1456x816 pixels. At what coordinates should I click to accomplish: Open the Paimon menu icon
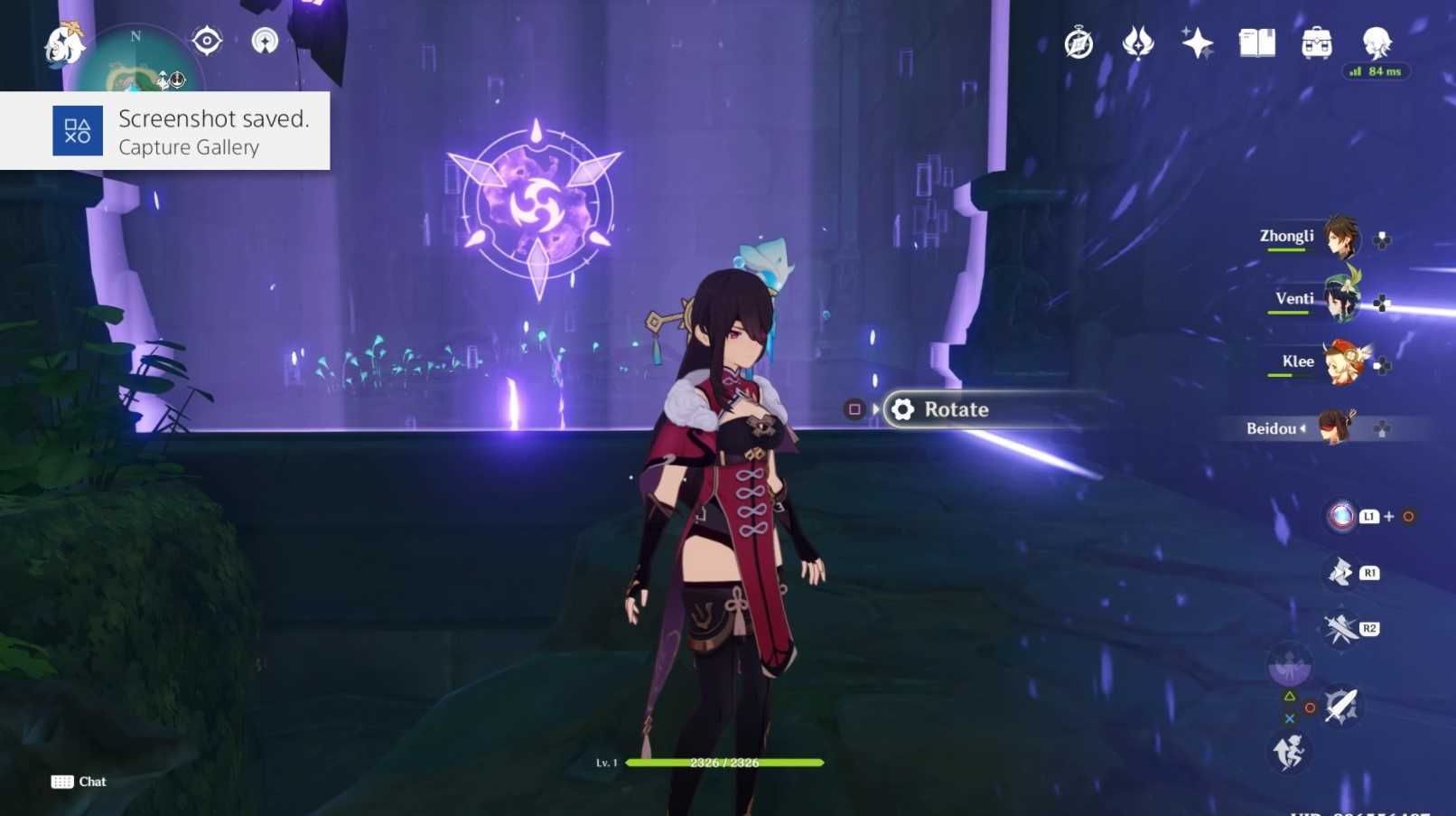[63, 43]
